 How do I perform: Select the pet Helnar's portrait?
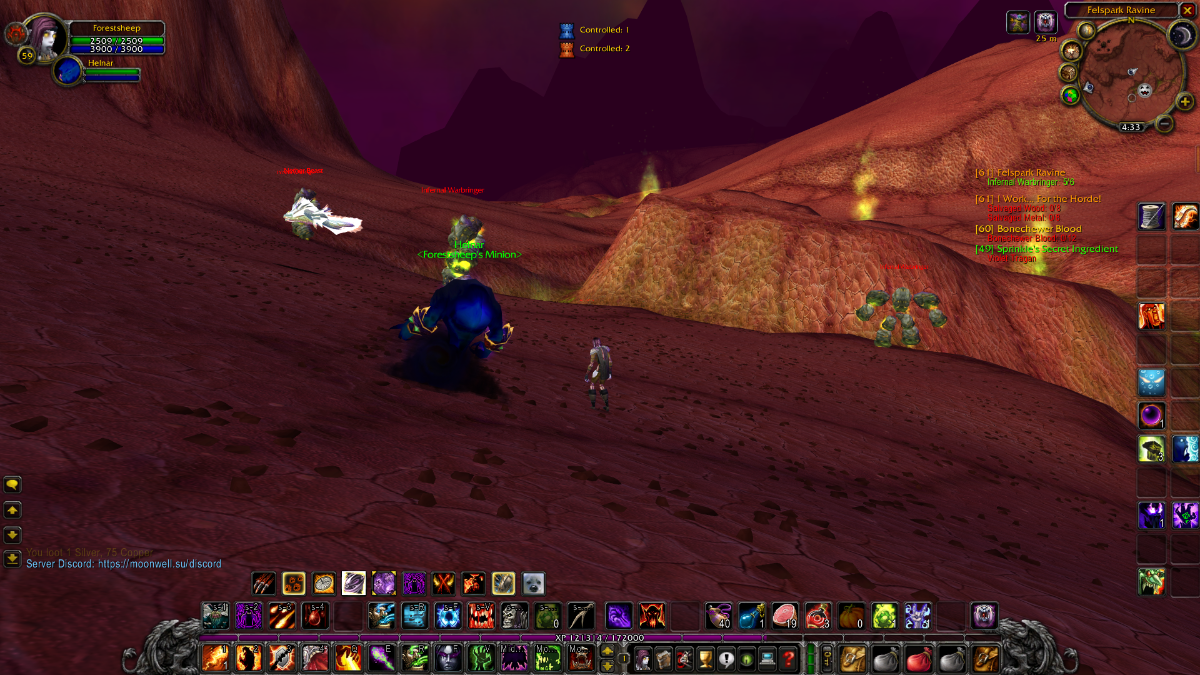pyautogui.click(x=68, y=71)
